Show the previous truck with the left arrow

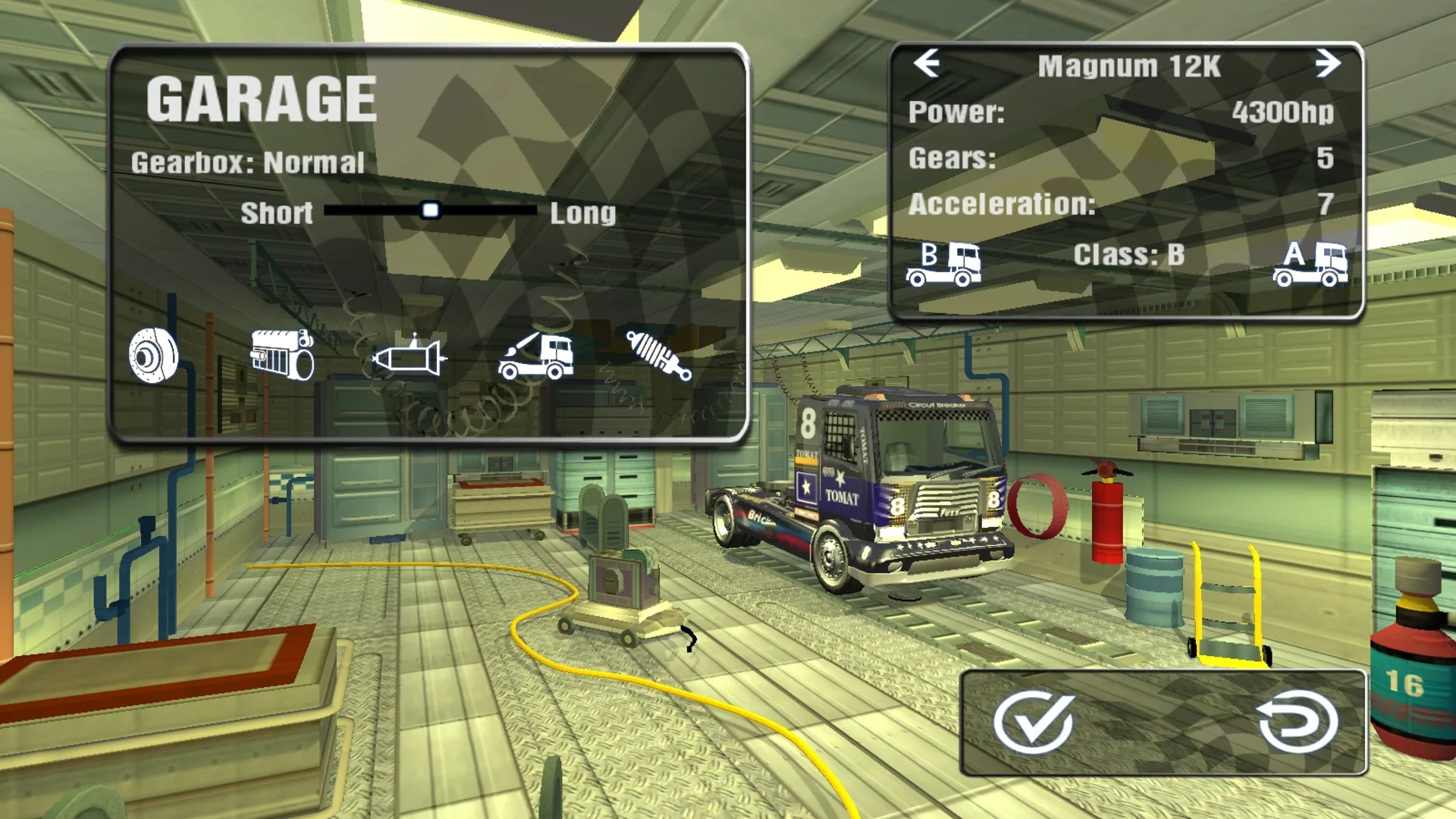click(927, 64)
